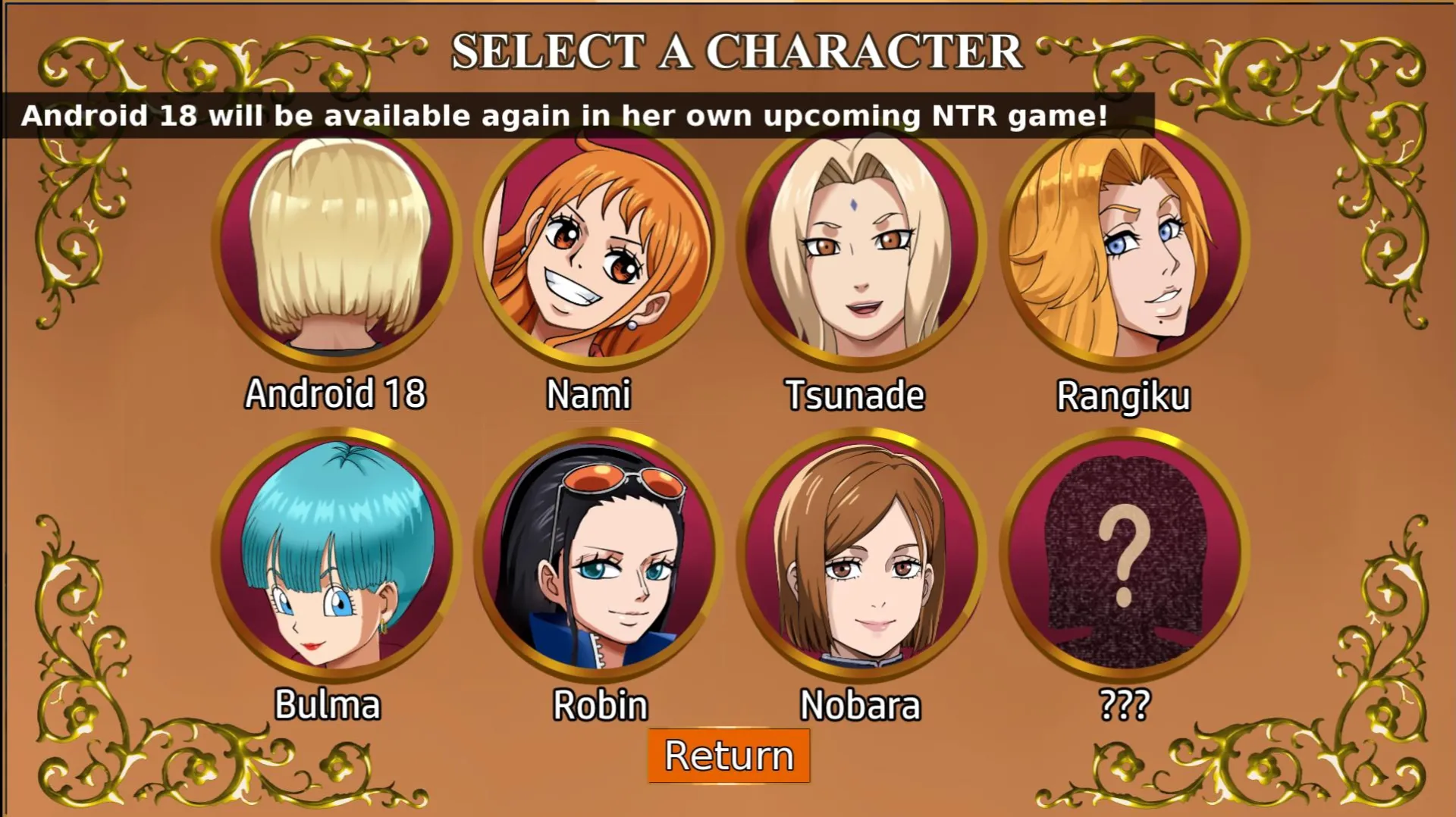1456x817 pixels.
Task: Click the Rangiku name label
Action: [1125, 395]
